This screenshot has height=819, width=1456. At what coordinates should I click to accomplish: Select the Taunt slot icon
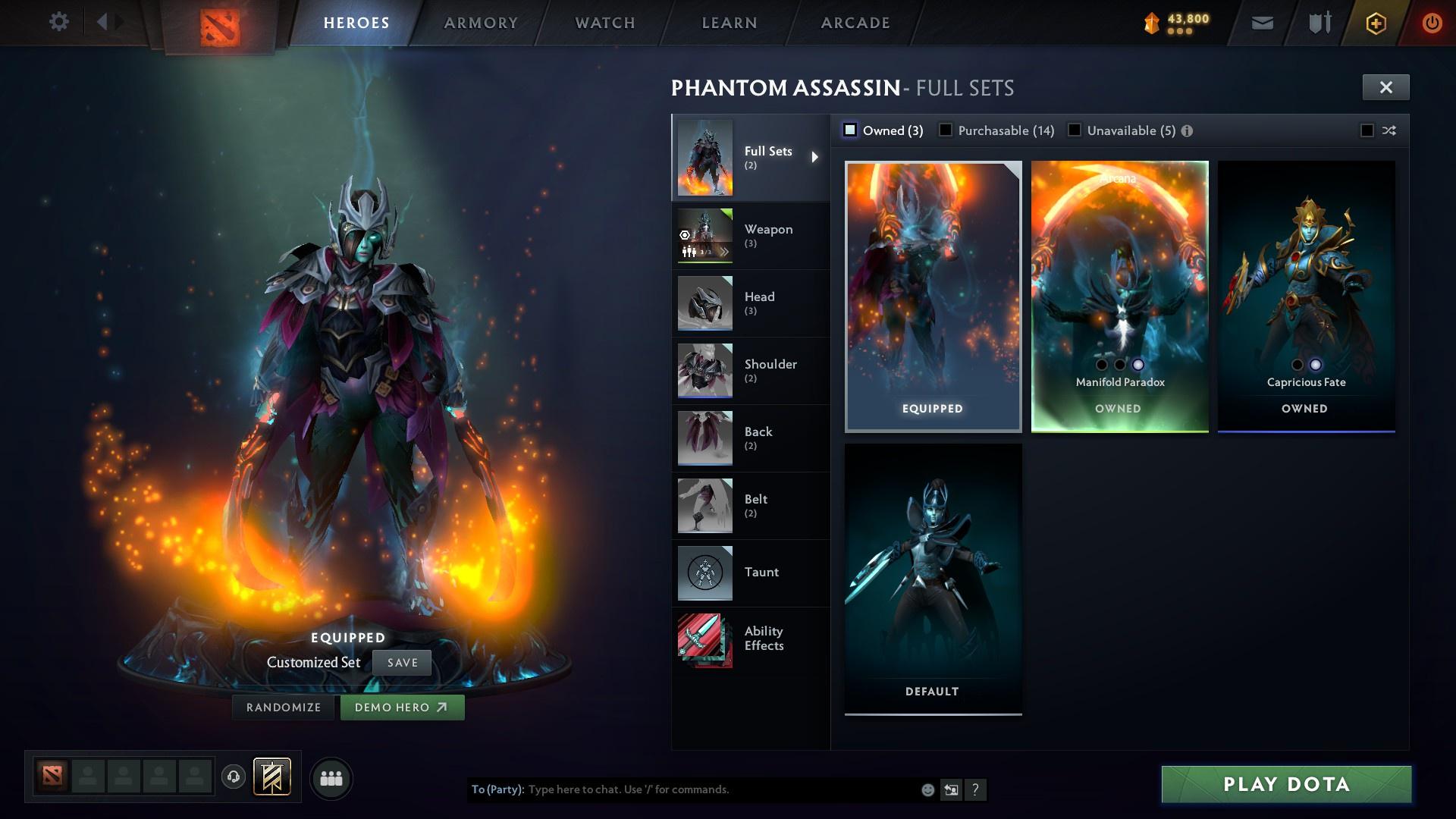[x=704, y=573]
